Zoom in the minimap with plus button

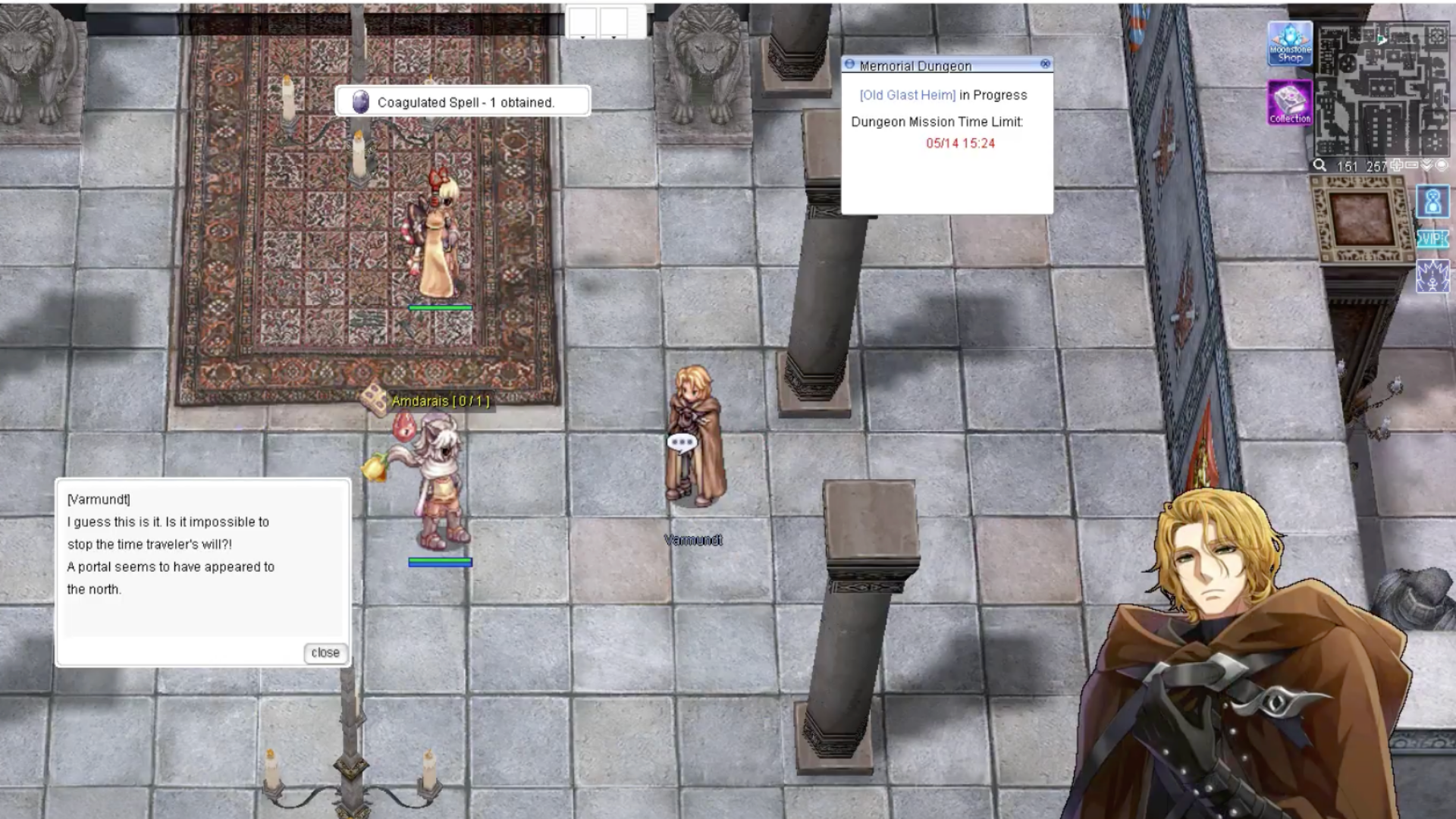tap(1396, 165)
